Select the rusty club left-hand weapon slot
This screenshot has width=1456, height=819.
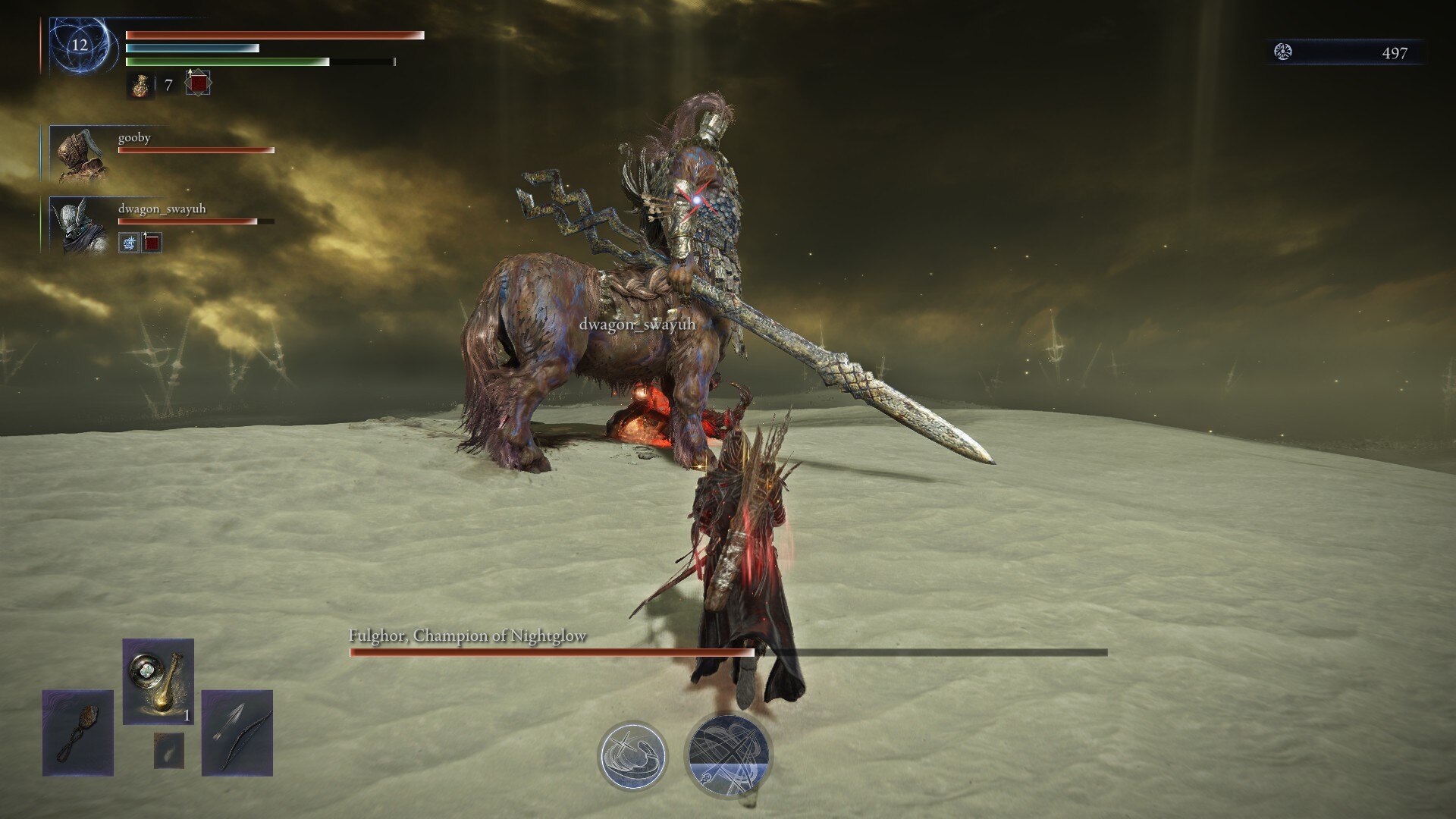78,733
